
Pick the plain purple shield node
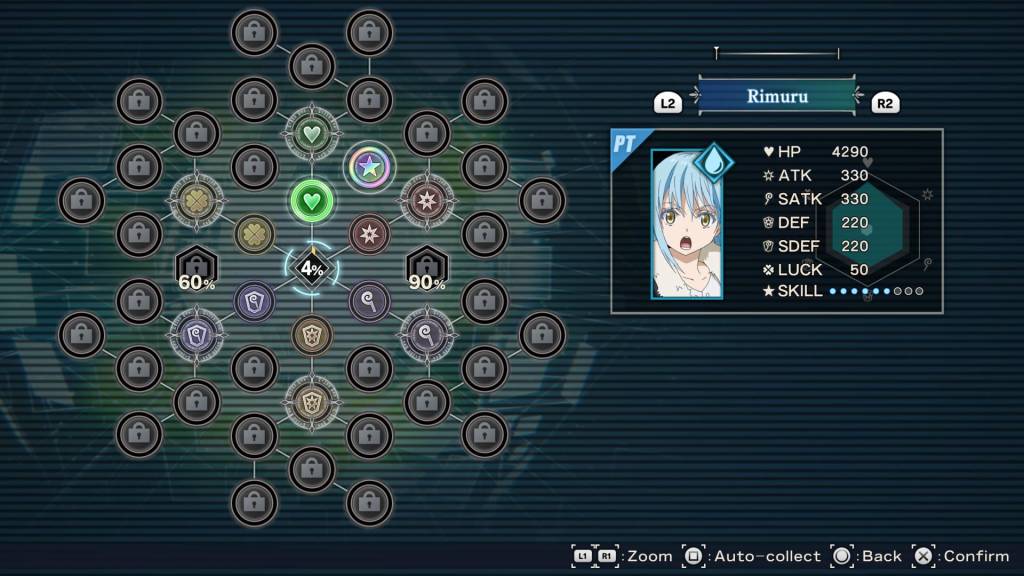click(x=254, y=301)
